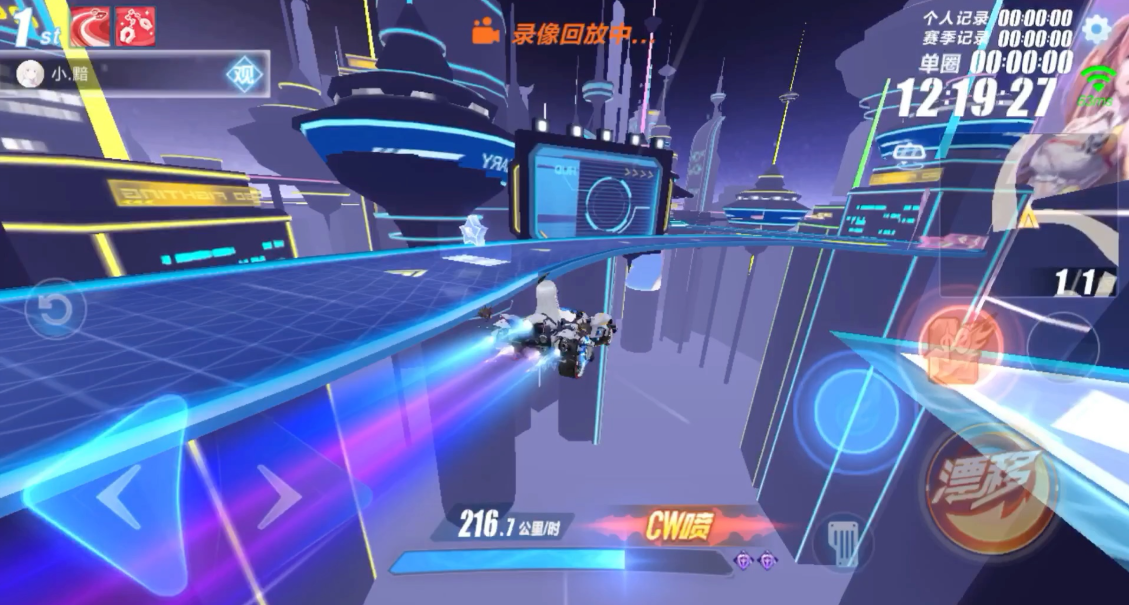Tap the reset car circular-arrow button

pos(55,309)
